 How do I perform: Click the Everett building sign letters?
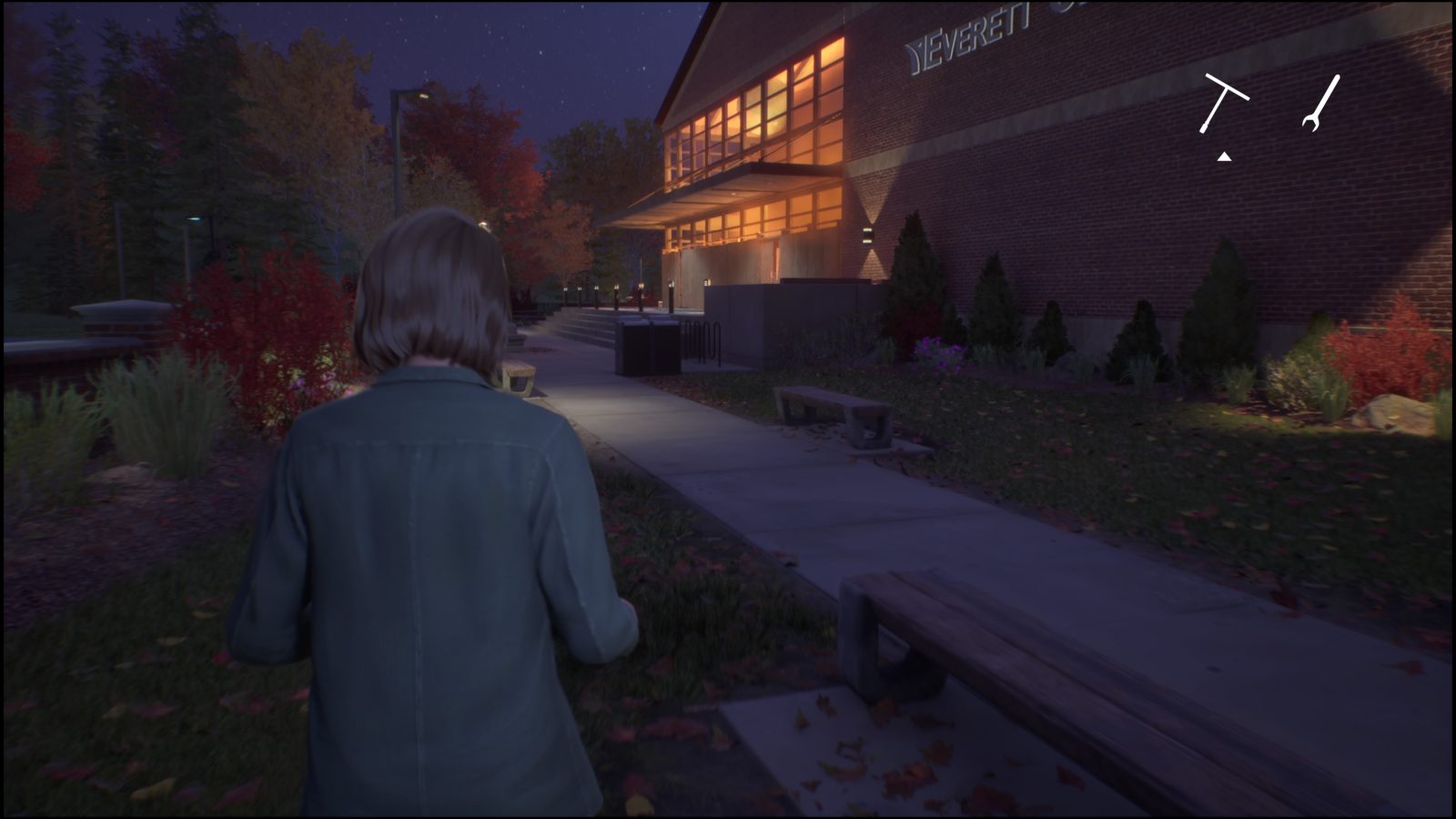pyautogui.click(x=967, y=36)
